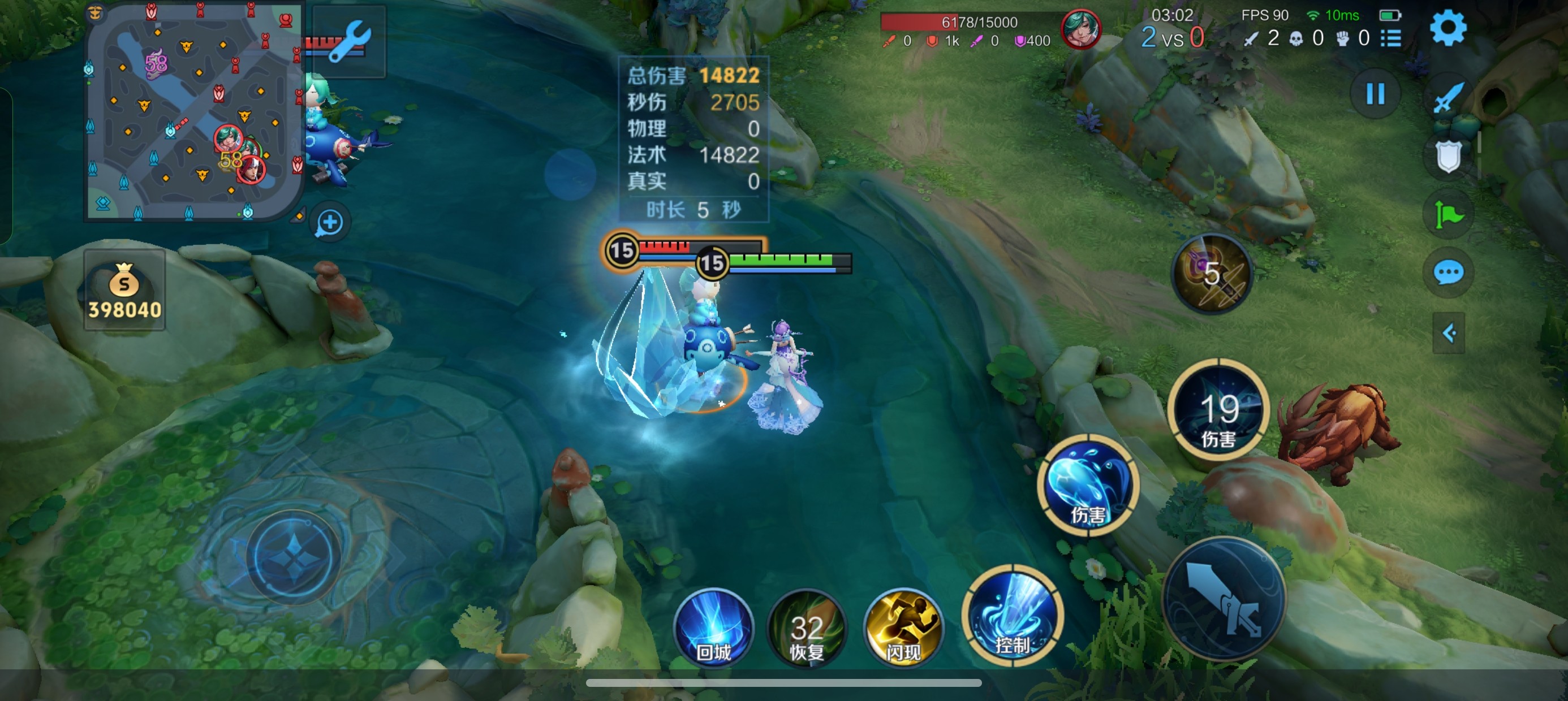Open the scoreboard list icon

click(x=1392, y=38)
